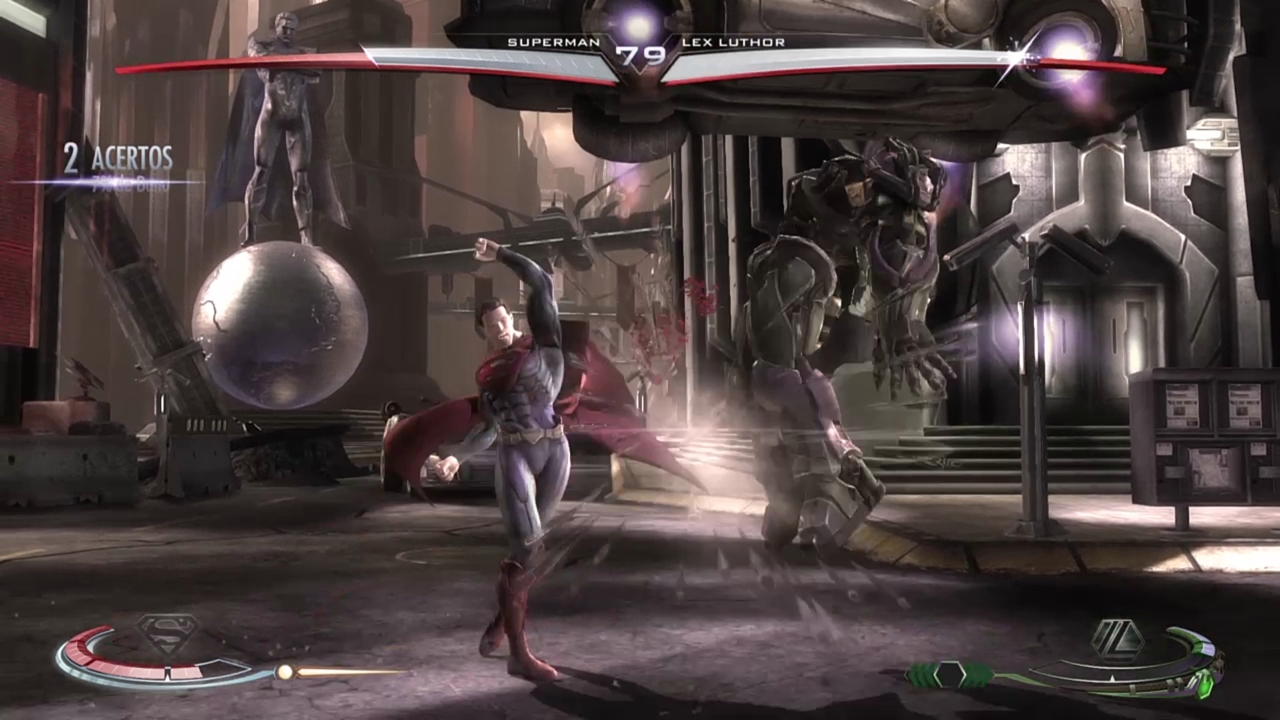Expand the combo damage readout under ACERTOS
Image resolution: width=1280 pixels, height=720 pixels.
pyautogui.click(x=132, y=183)
